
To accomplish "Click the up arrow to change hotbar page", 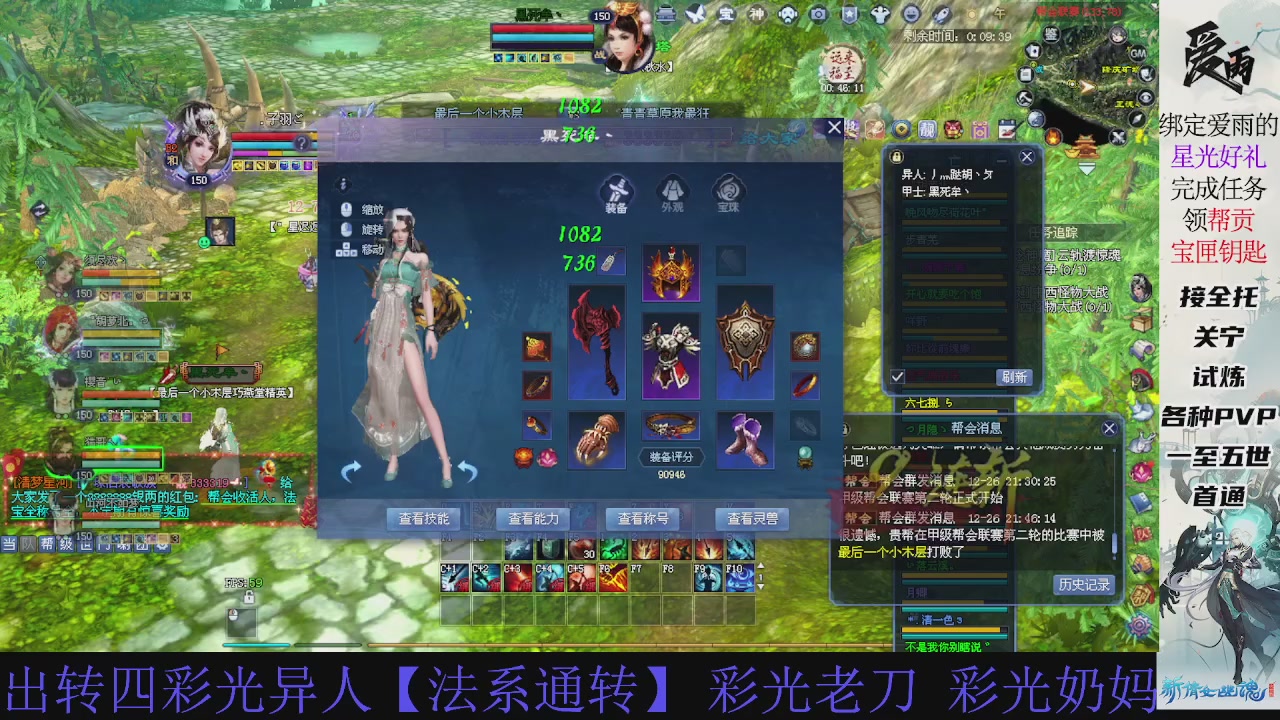I will (x=762, y=564).
